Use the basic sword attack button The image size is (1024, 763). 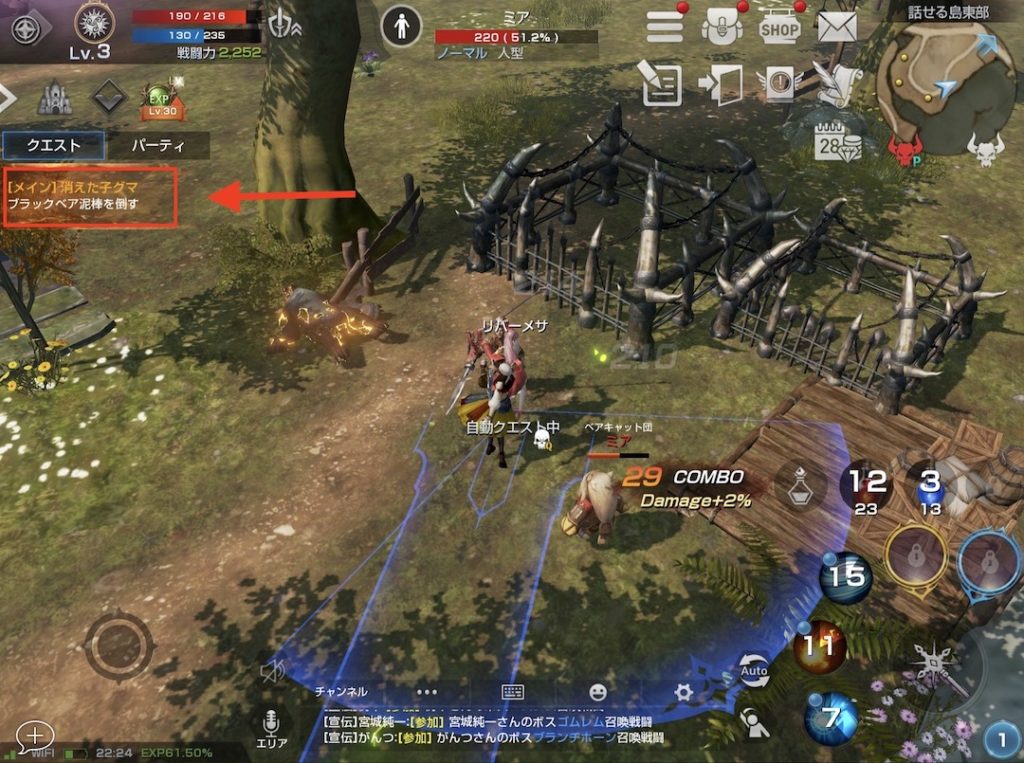(x=937, y=666)
